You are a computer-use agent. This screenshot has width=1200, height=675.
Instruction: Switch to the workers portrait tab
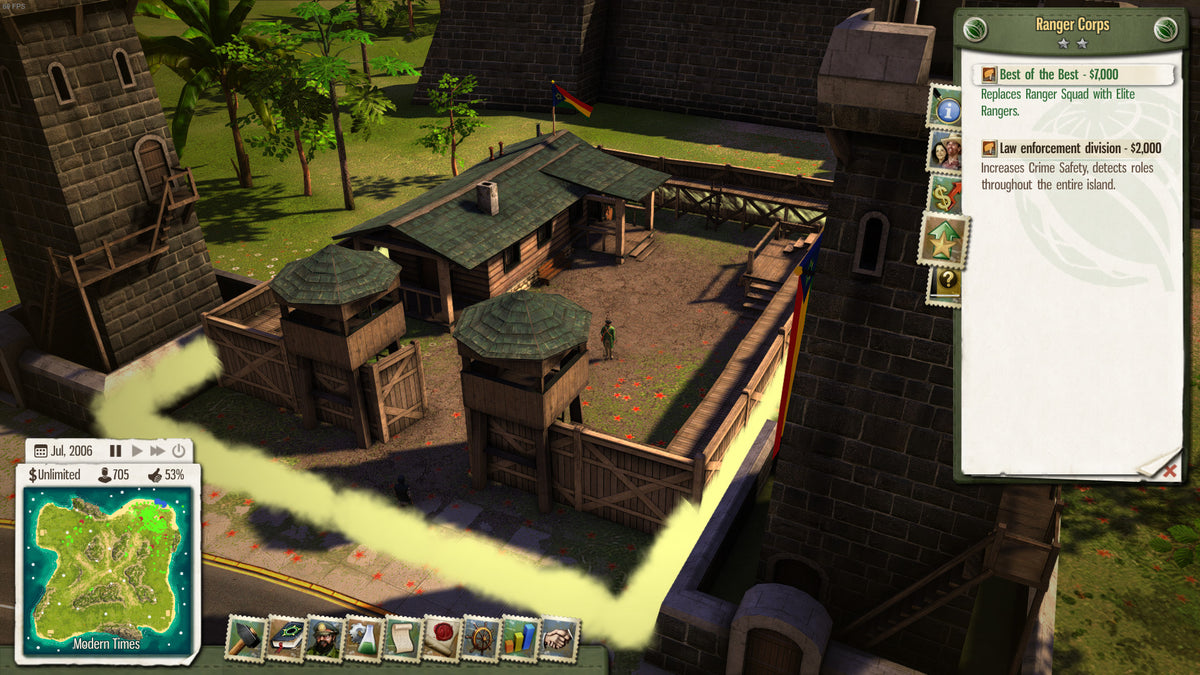coord(946,151)
